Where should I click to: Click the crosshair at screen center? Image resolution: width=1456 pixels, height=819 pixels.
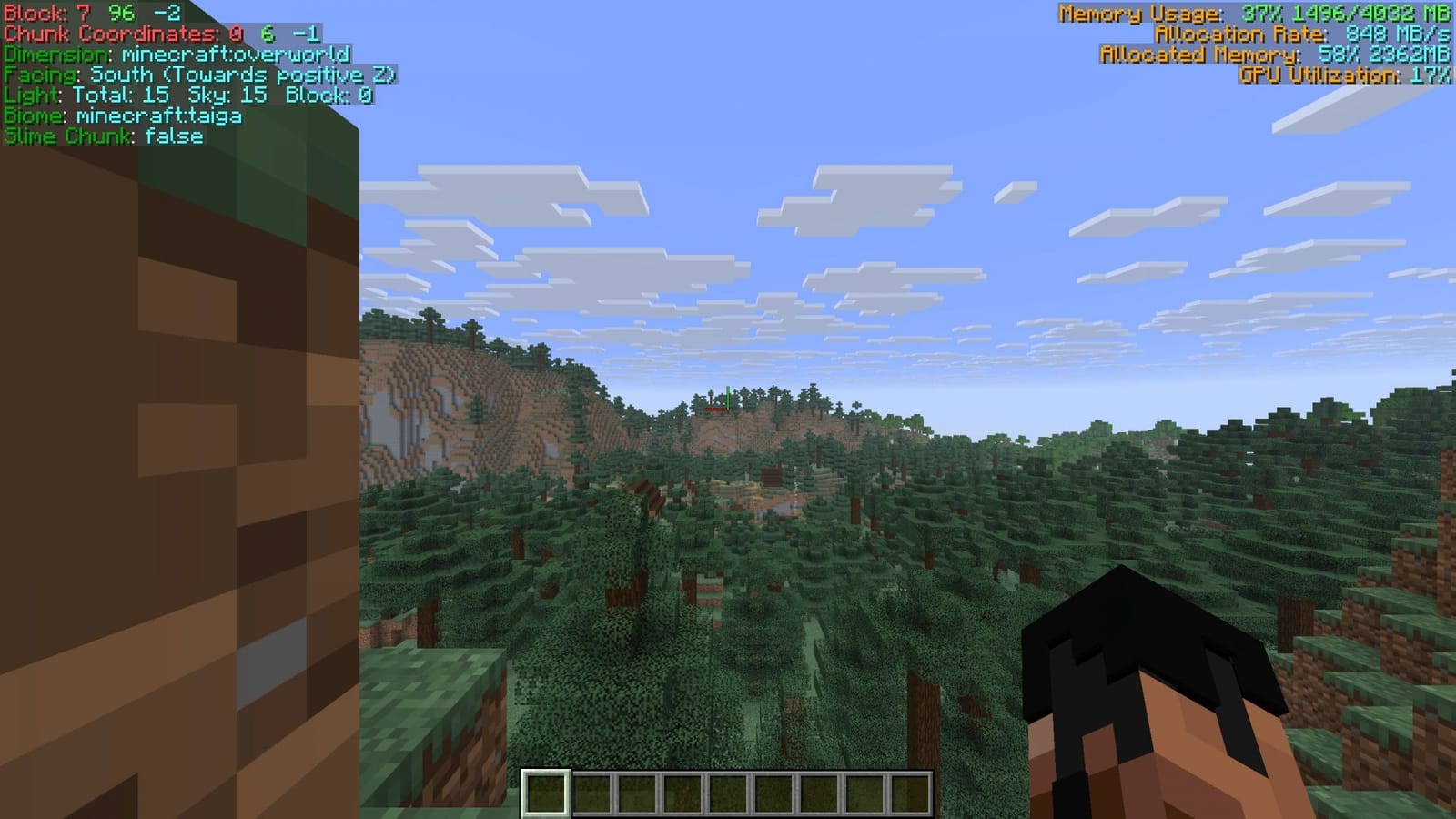728,409
